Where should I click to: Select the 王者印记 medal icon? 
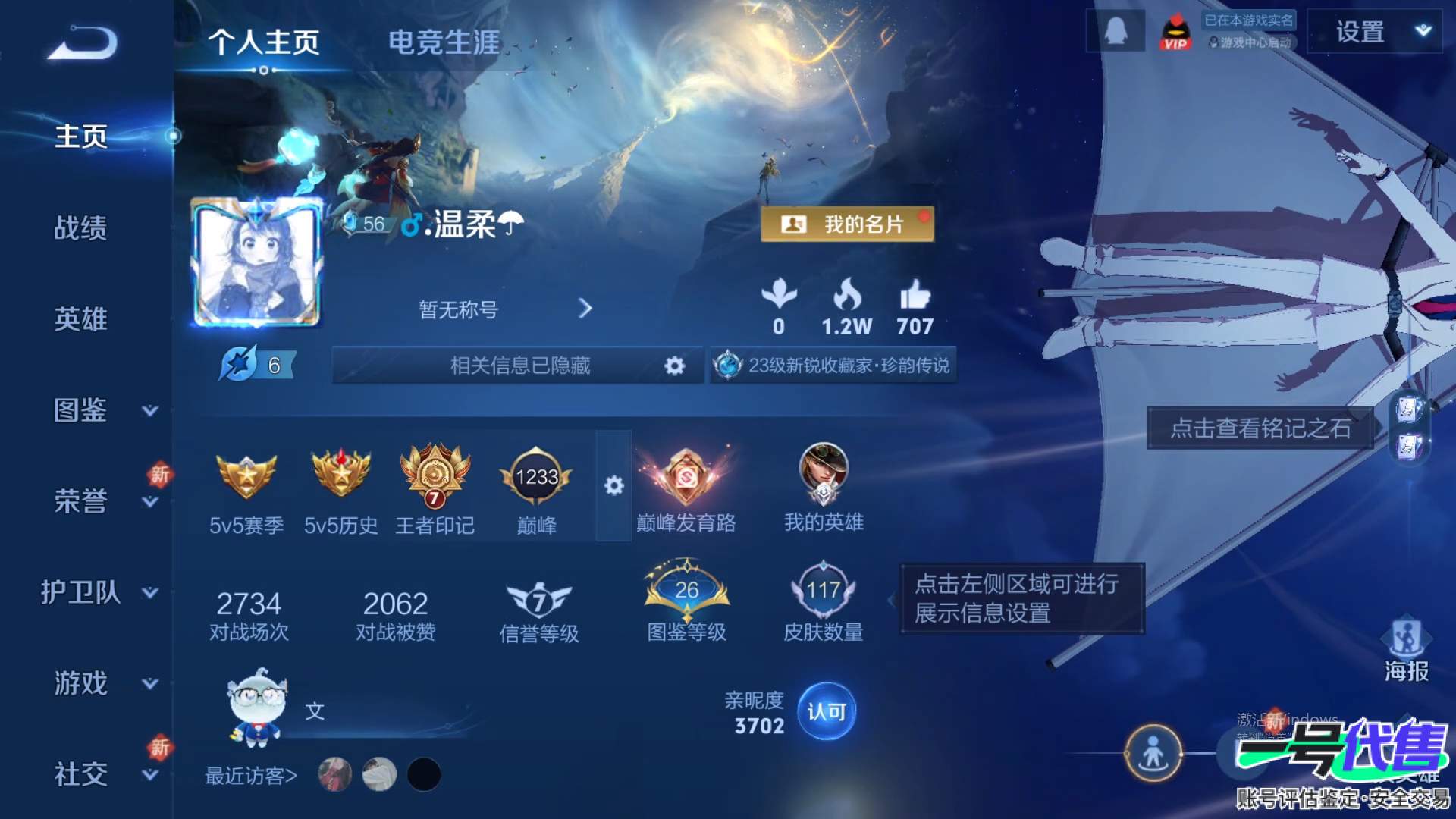[434, 476]
